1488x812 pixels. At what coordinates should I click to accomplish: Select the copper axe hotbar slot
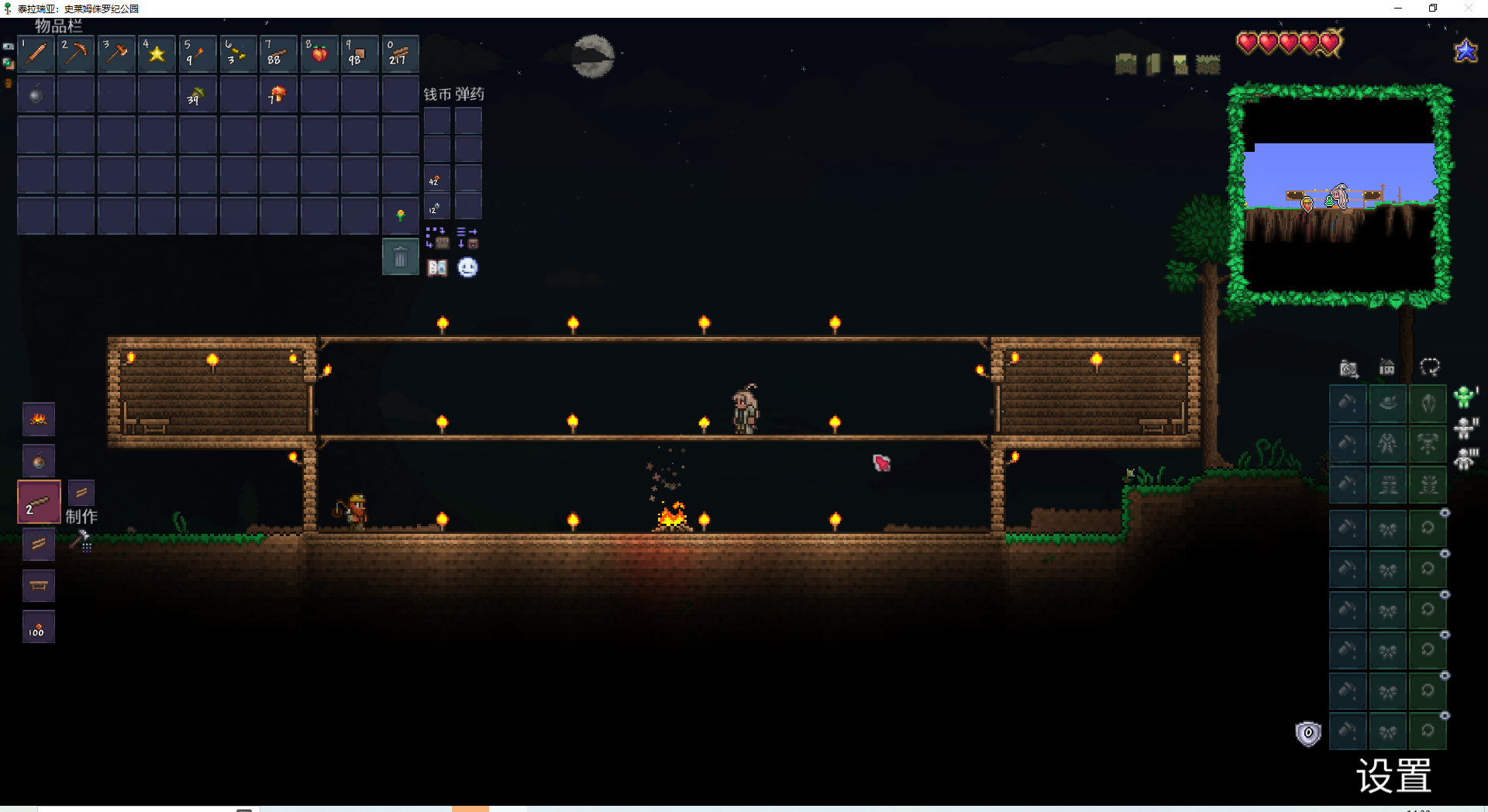116,54
